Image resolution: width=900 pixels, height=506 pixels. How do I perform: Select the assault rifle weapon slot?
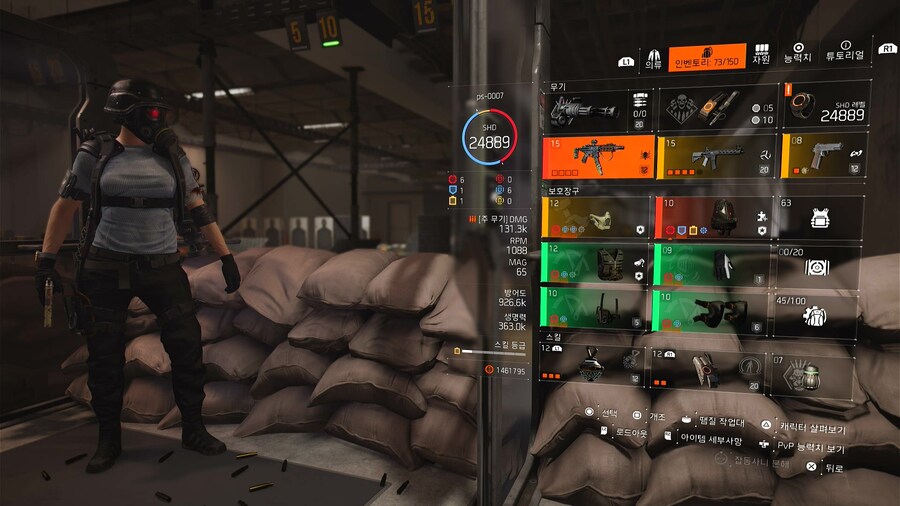click(715, 156)
